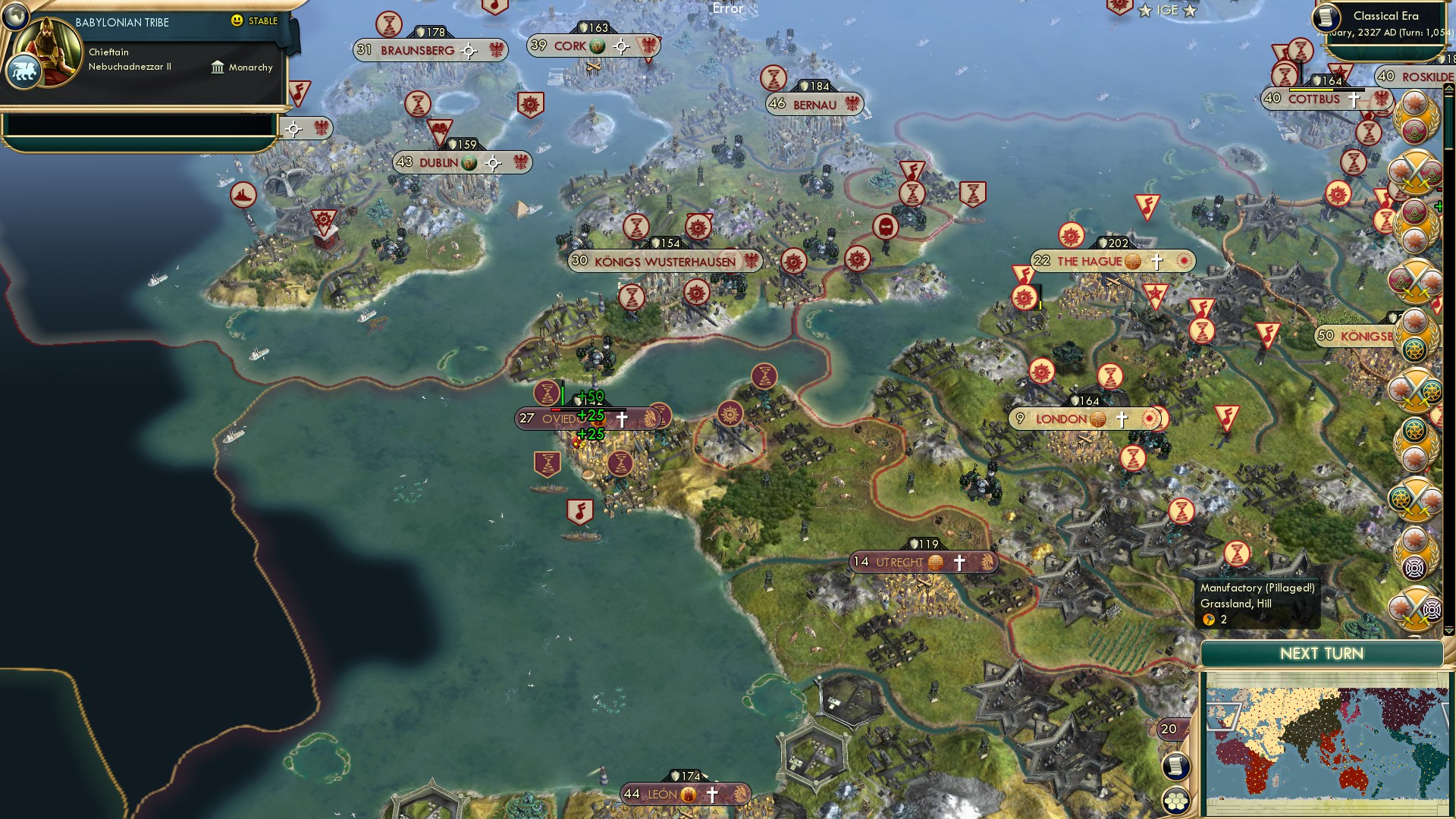
Task: Click the red eagle crest beside Braunsberg
Action: click(x=497, y=51)
